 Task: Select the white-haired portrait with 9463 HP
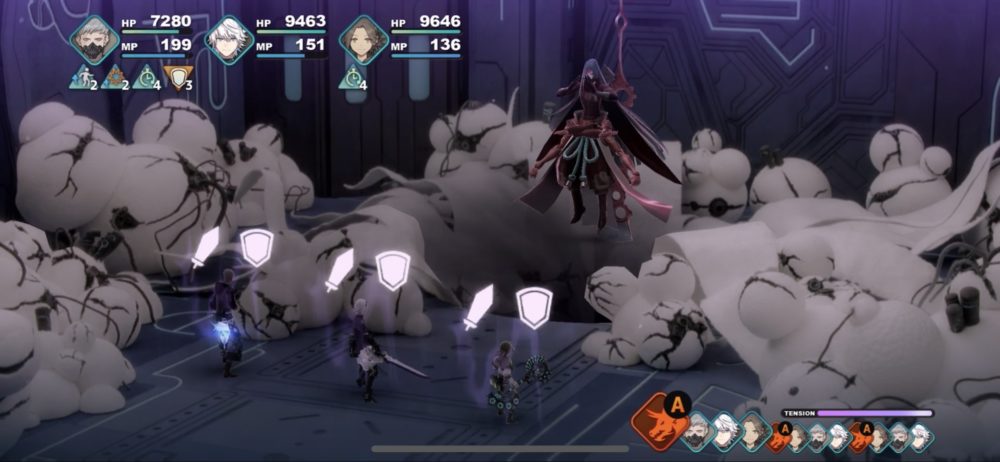click(228, 40)
